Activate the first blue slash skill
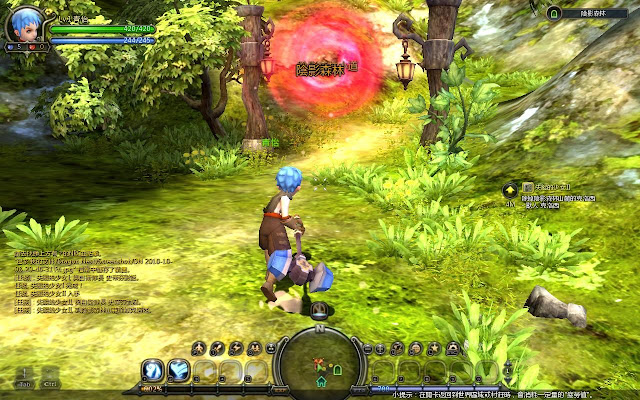The height and width of the screenshot is (400, 640). point(154,371)
